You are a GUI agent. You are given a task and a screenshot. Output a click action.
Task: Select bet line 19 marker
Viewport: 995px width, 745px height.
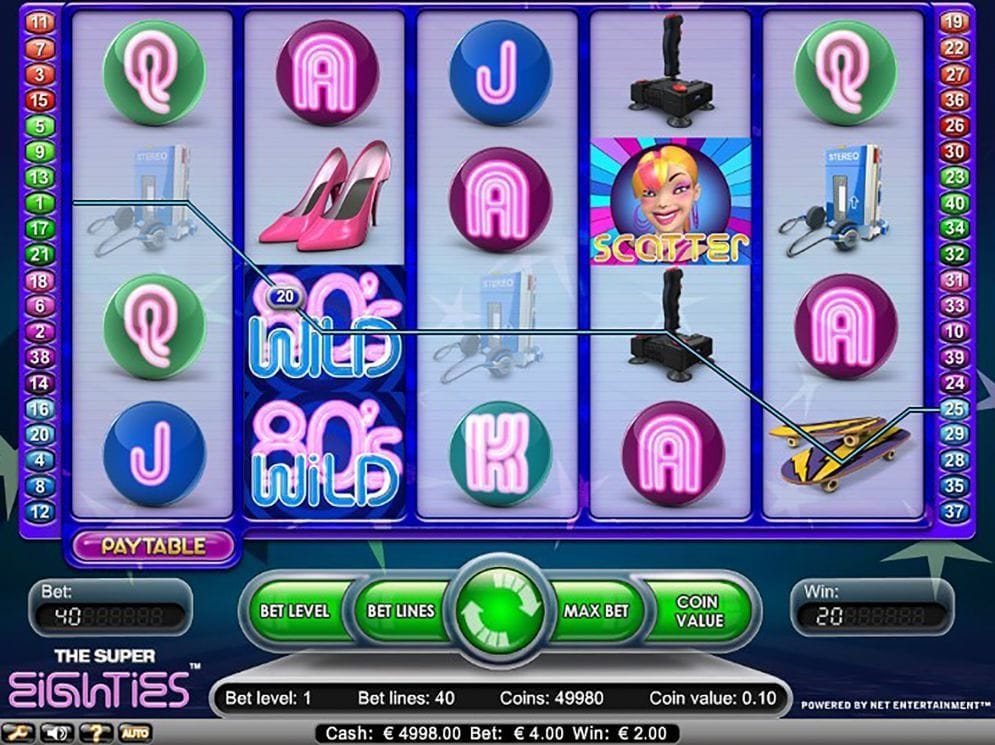click(954, 22)
